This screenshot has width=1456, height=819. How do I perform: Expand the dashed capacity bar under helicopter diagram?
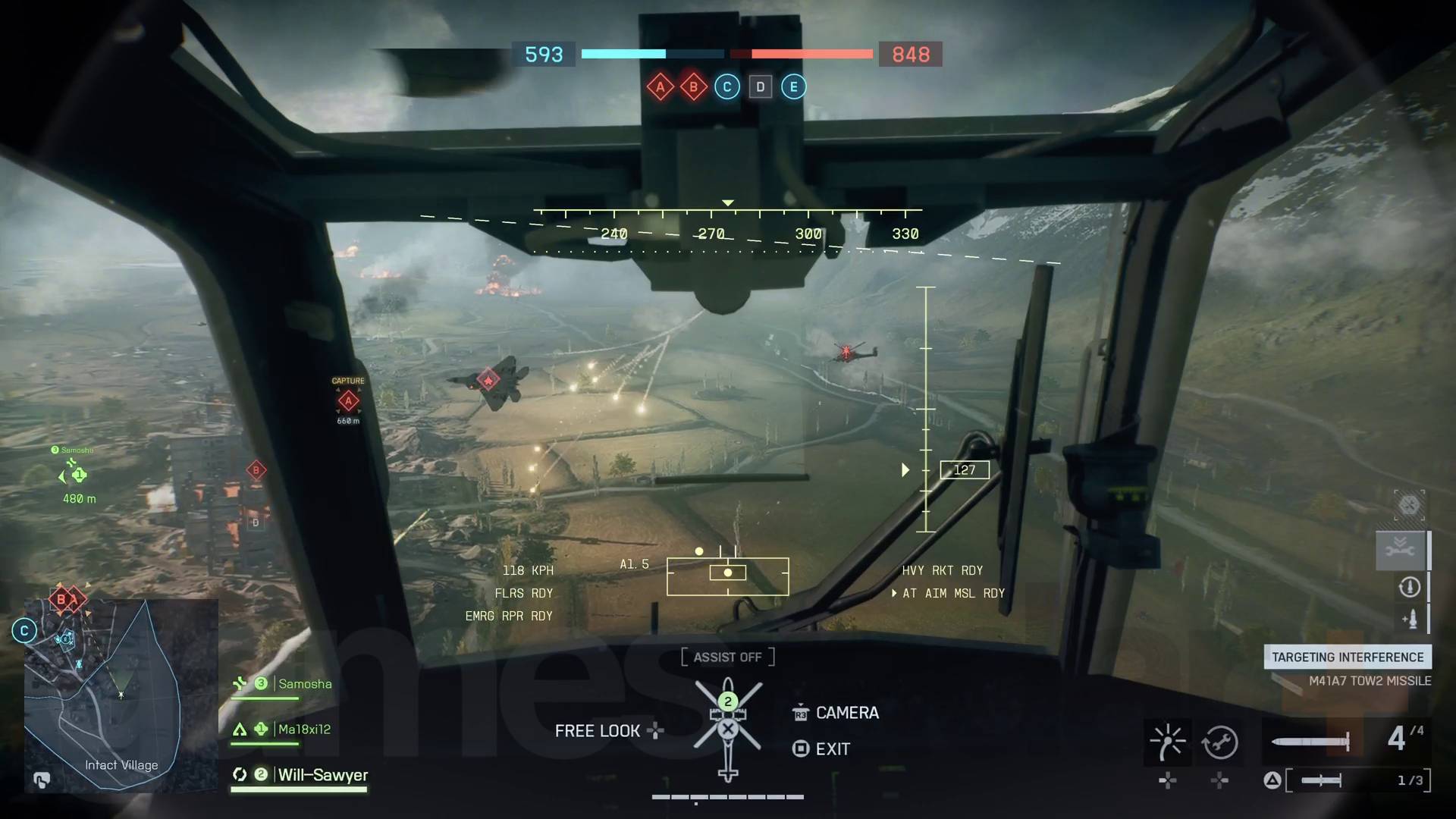click(x=727, y=797)
